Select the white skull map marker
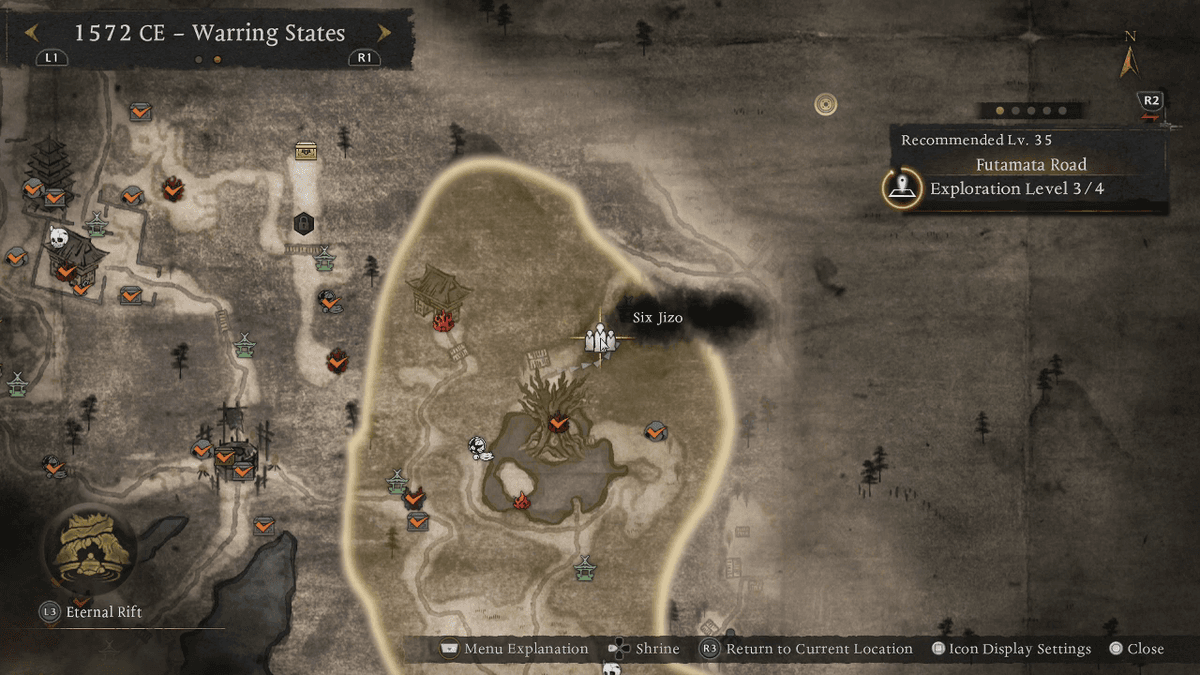Image resolution: width=1200 pixels, height=675 pixels. [57, 239]
